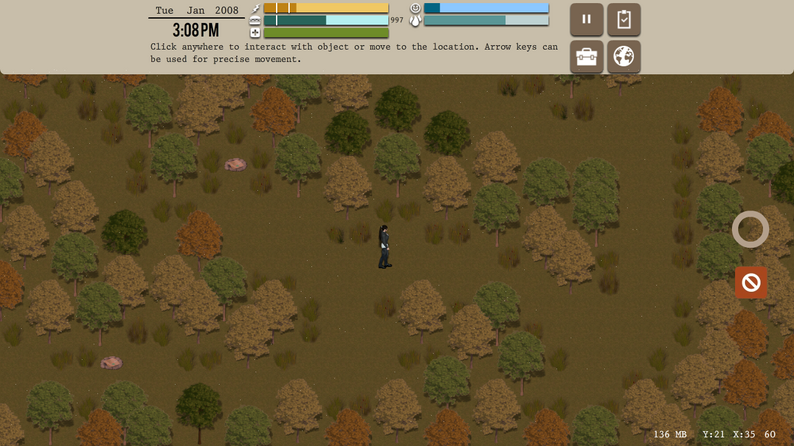Tap the round ring action button
This screenshot has height=446, width=794.
750,230
